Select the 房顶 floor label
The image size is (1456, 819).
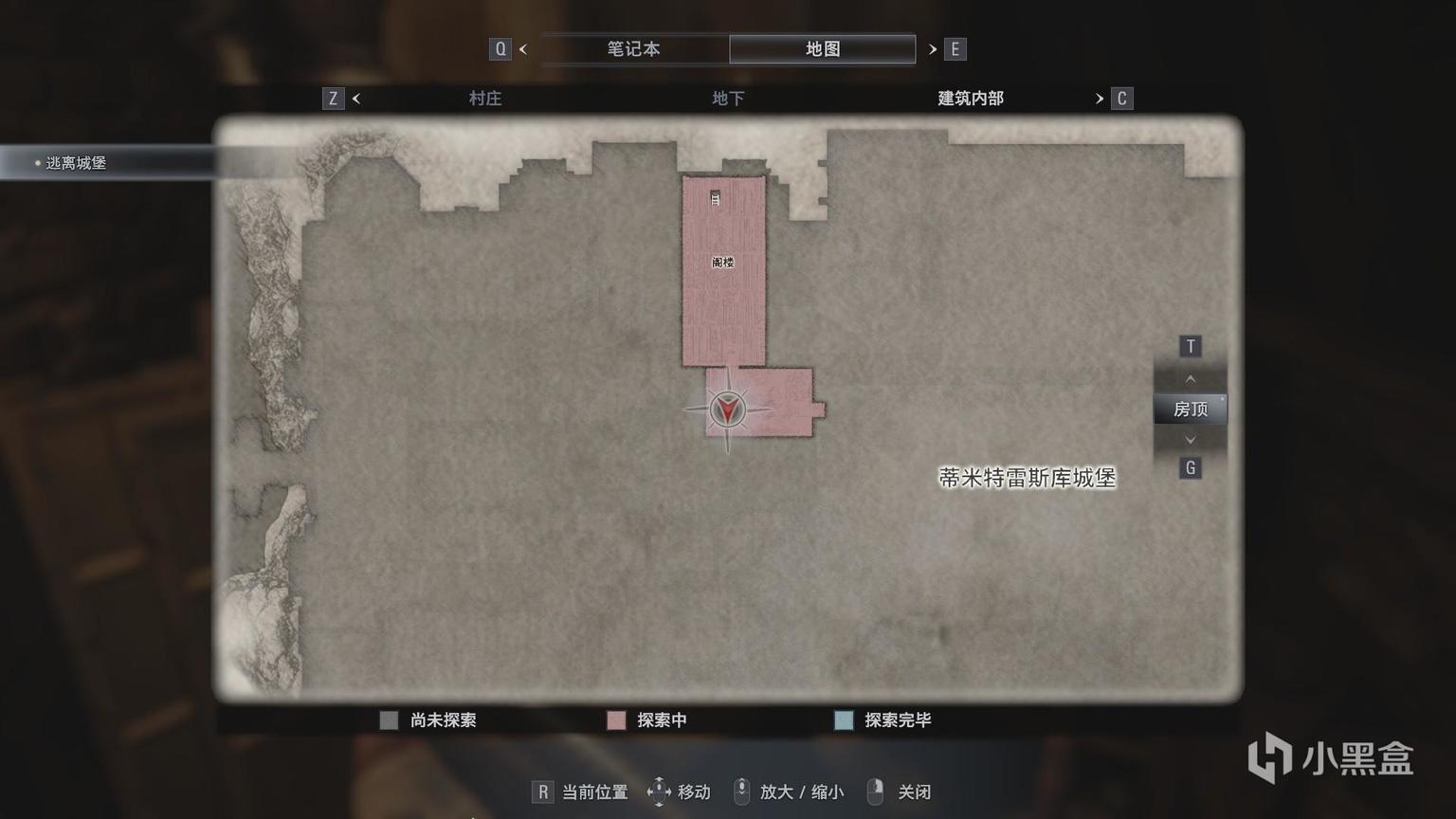click(1191, 409)
